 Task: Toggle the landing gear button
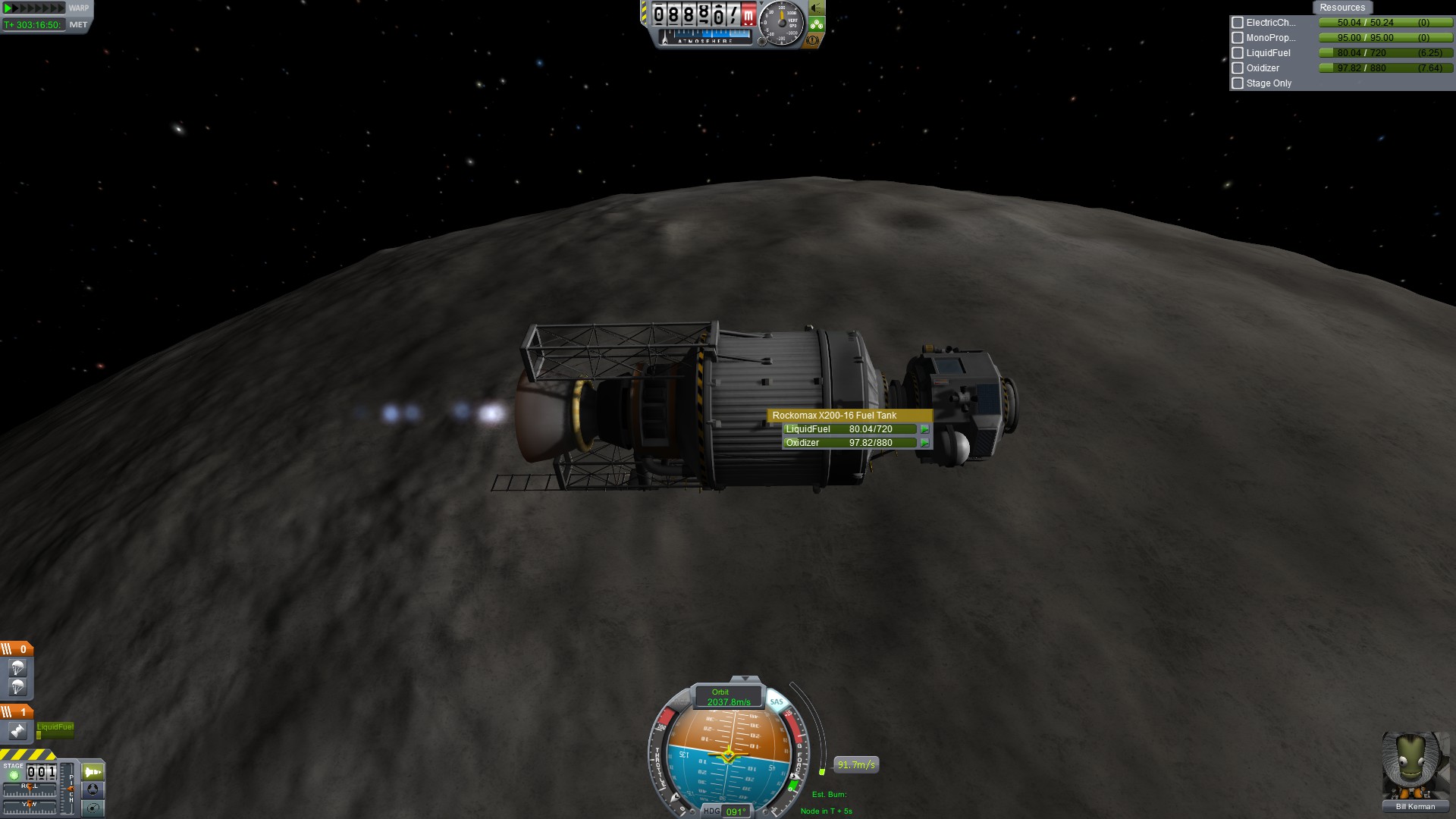pos(816,24)
